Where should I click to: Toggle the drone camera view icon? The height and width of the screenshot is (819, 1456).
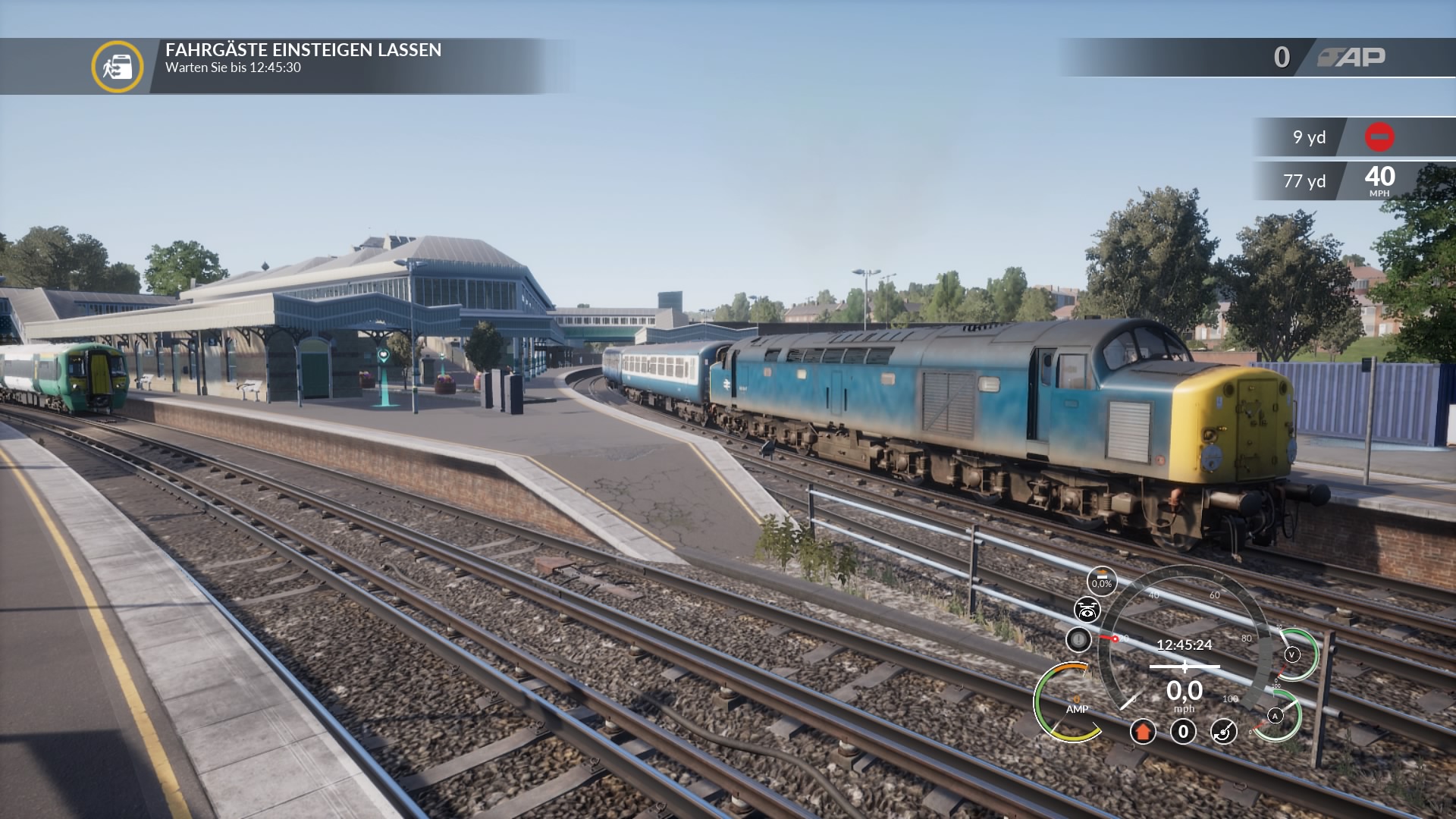1087,610
